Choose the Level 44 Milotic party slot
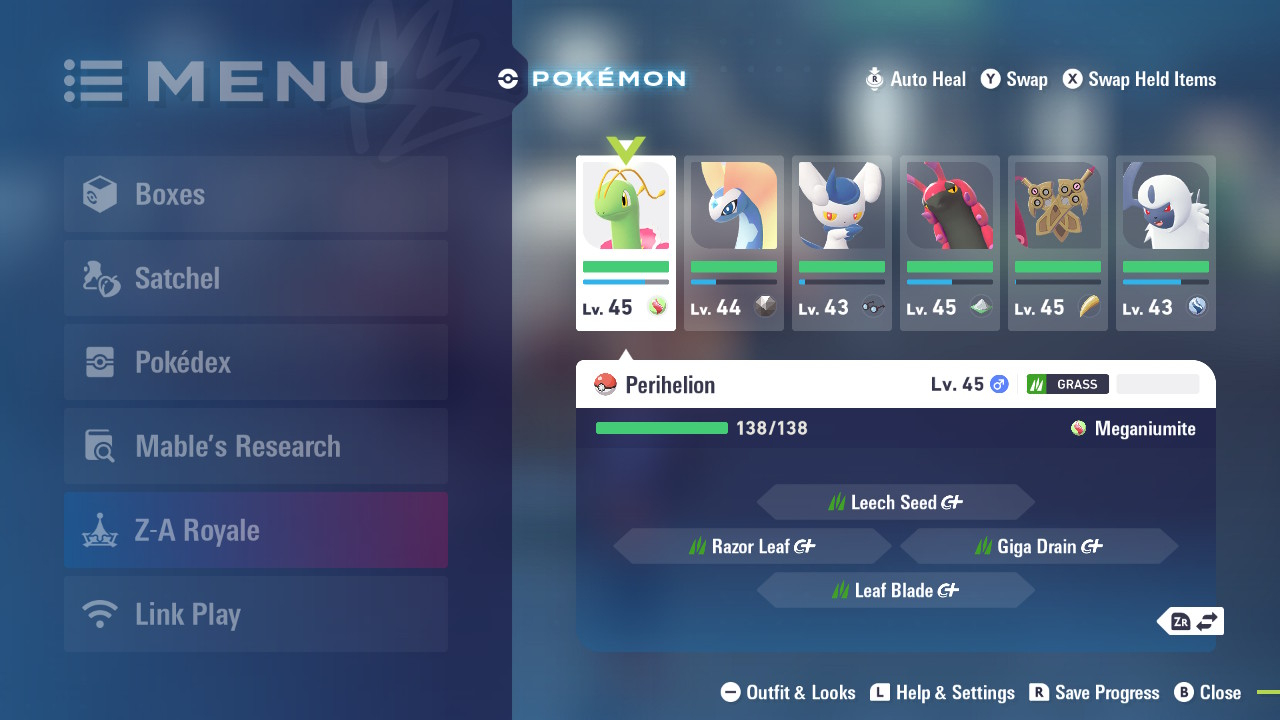Screen dimensions: 1280x720 tap(734, 243)
